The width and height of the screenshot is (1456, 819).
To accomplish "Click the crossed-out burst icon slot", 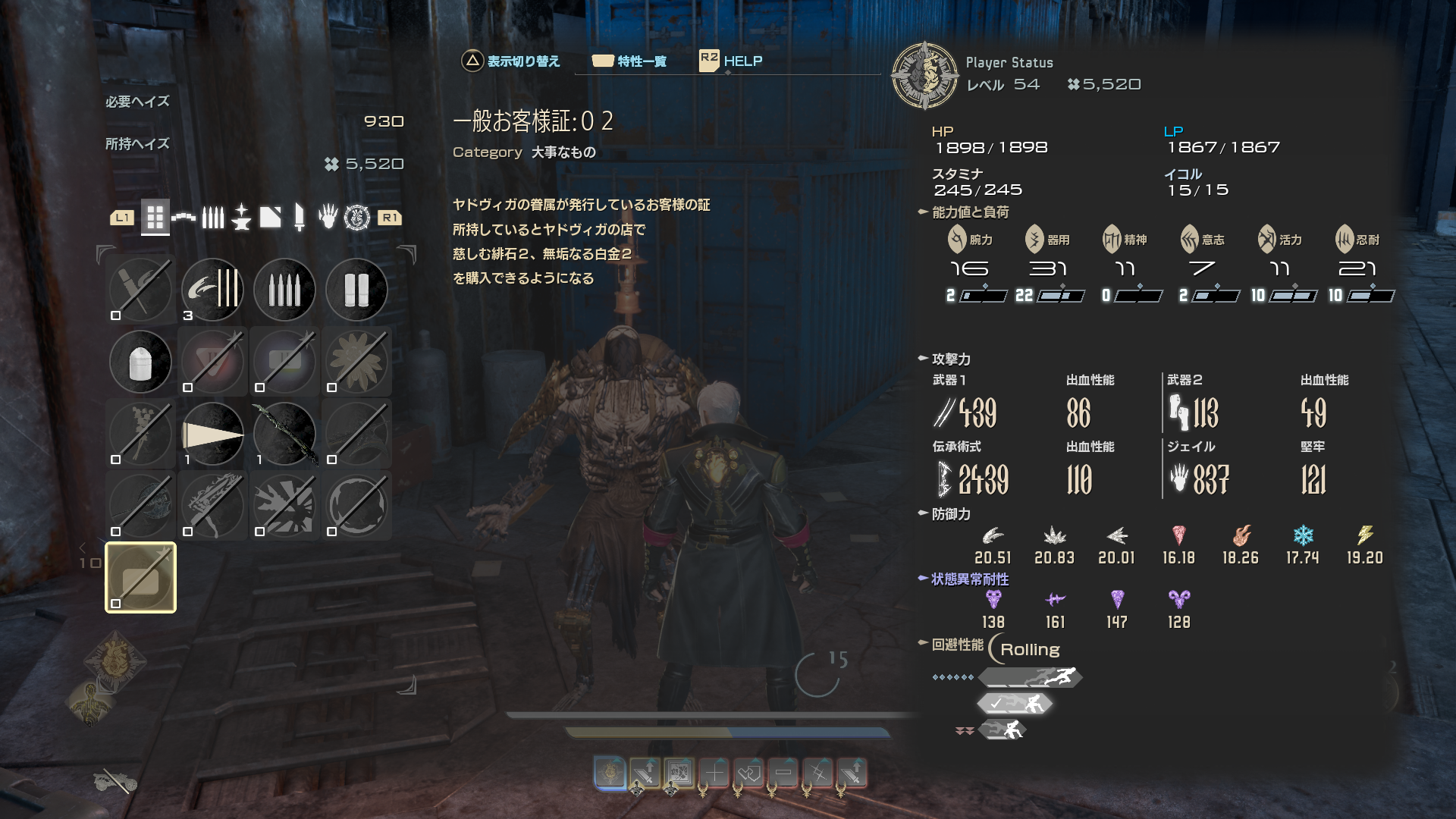I will pos(284,506).
